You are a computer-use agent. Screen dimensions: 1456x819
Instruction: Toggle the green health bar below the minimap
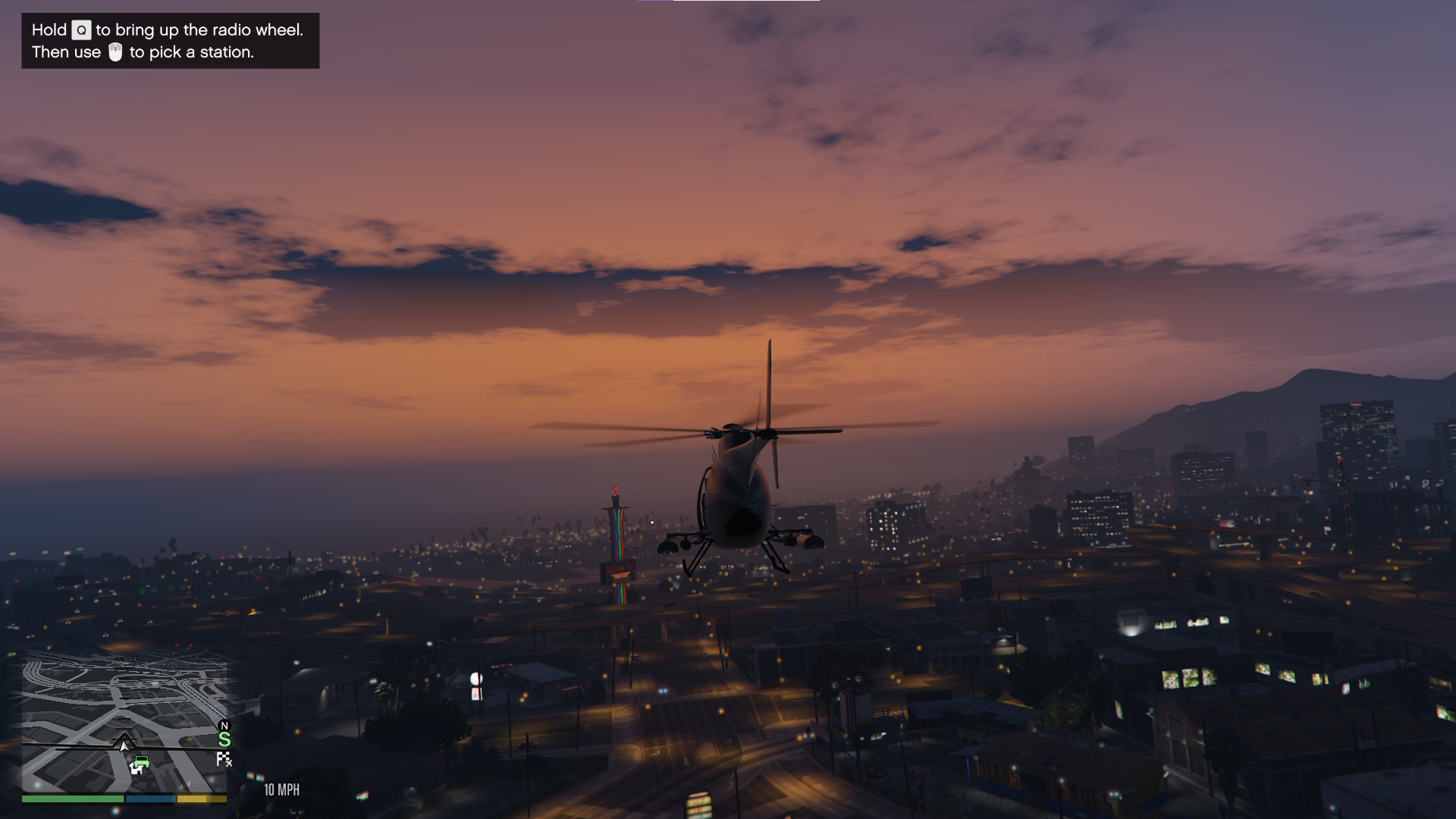tap(71, 800)
